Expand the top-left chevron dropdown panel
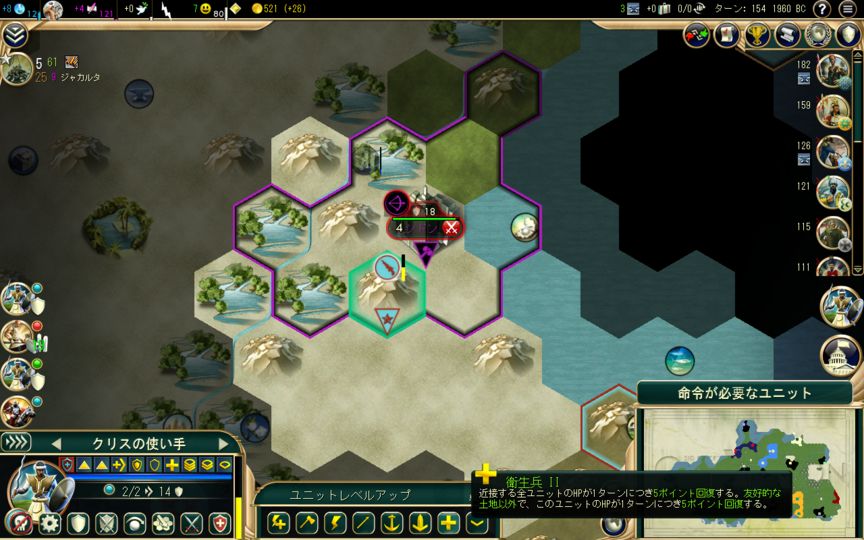Viewport: 864px width, 540px height. (x=14, y=36)
